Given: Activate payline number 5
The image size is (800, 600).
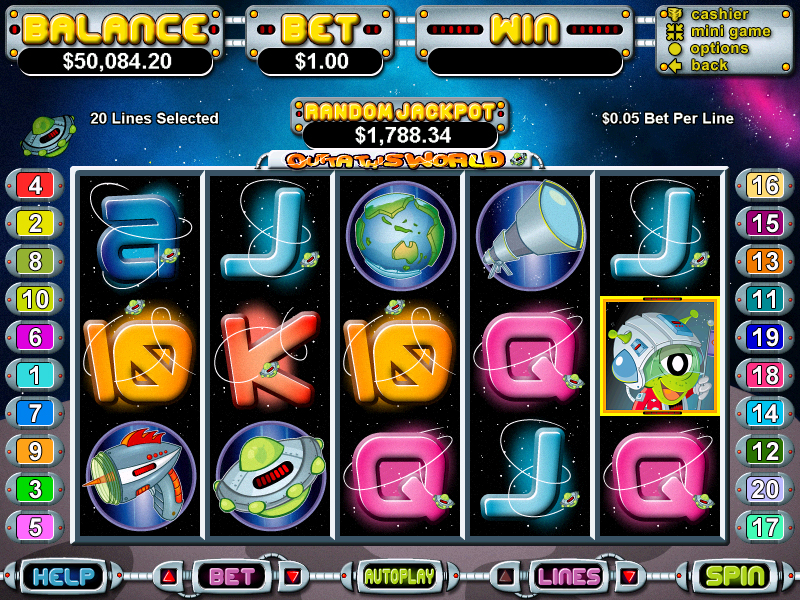Looking at the screenshot, I should 35,526.
